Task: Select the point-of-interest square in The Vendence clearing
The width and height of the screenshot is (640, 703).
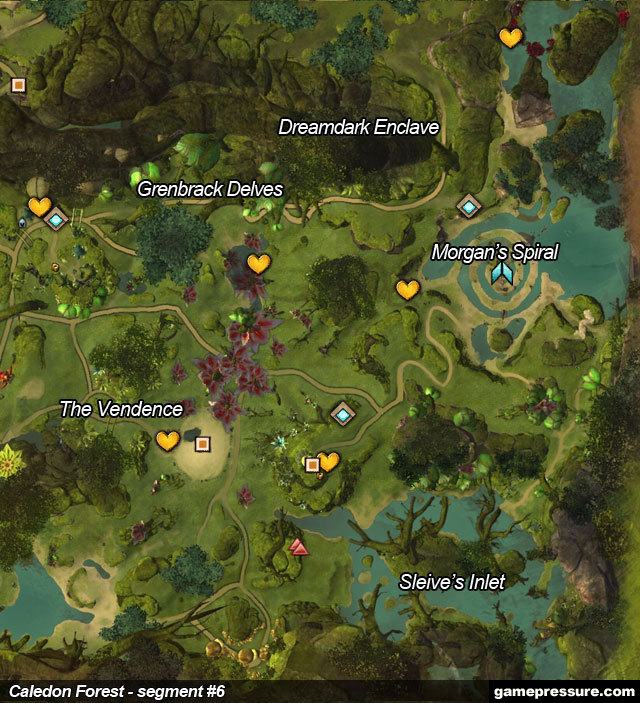Action: (202, 443)
